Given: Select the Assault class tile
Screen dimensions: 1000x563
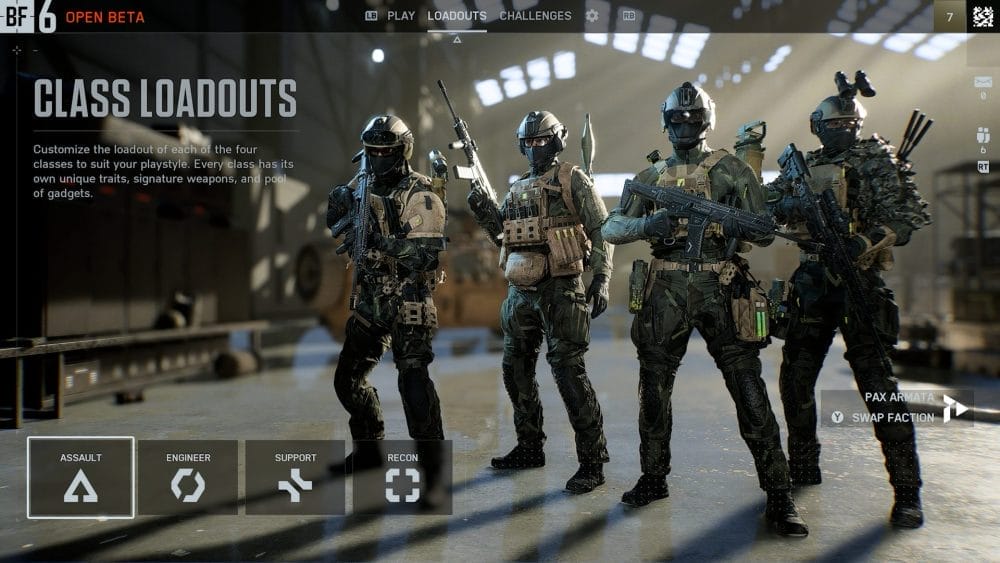Looking at the screenshot, I should coord(81,478).
